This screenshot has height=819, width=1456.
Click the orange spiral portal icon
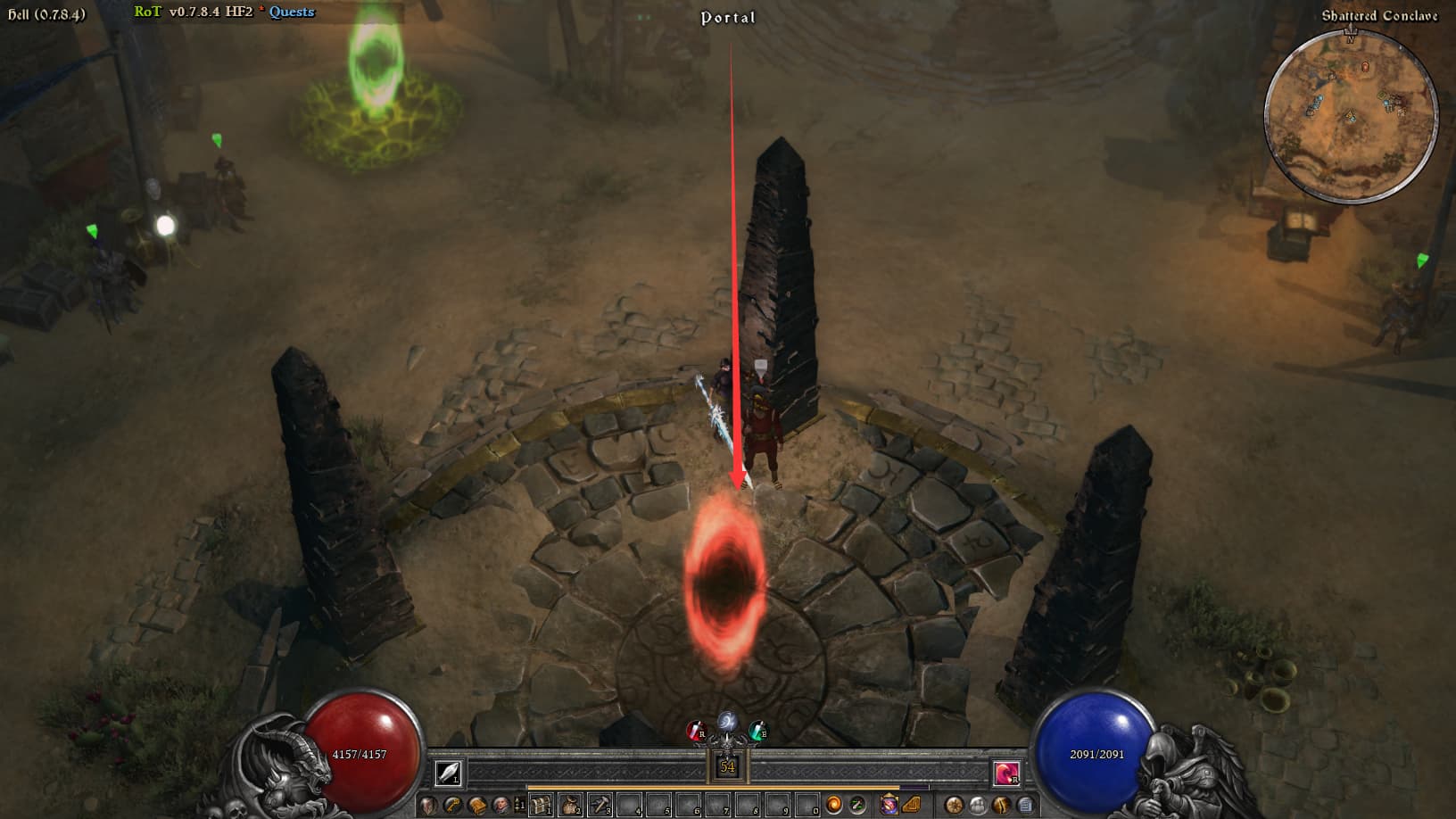tap(834, 806)
